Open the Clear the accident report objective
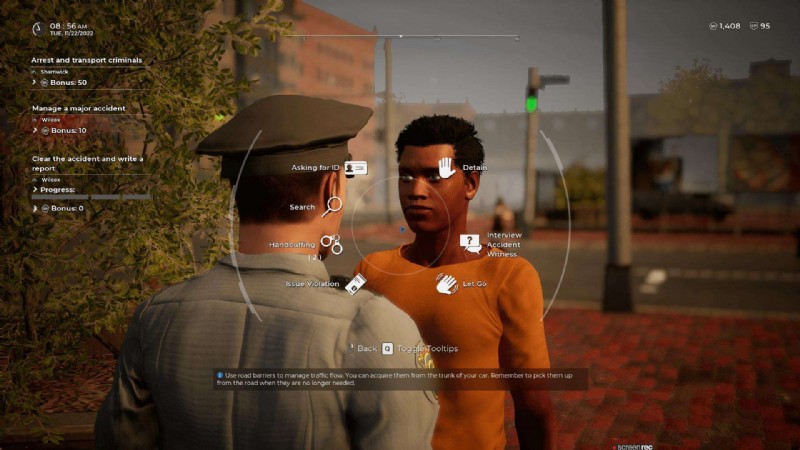 click(x=87, y=163)
